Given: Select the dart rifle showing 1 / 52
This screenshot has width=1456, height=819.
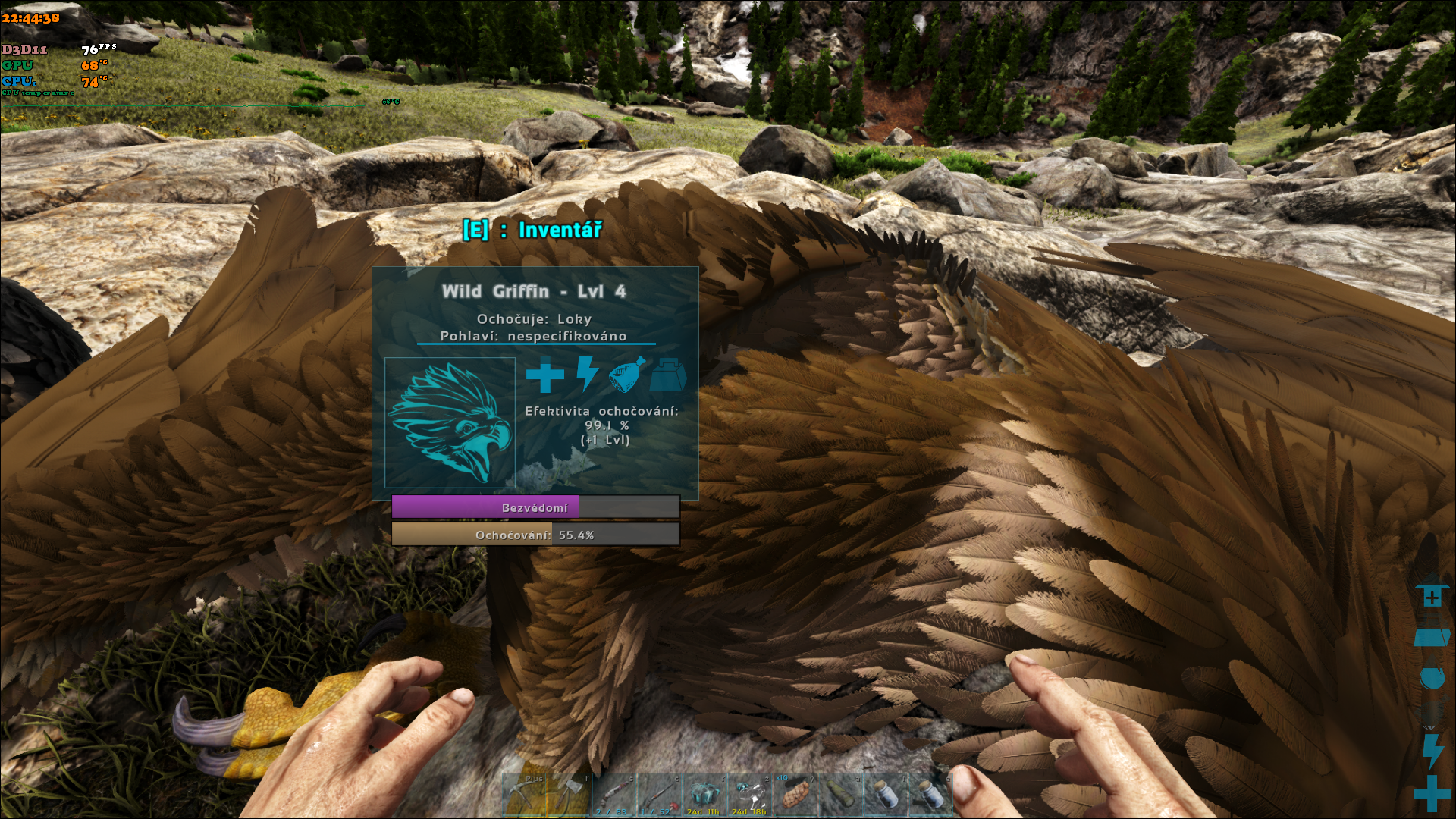Looking at the screenshot, I should (x=660, y=795).
